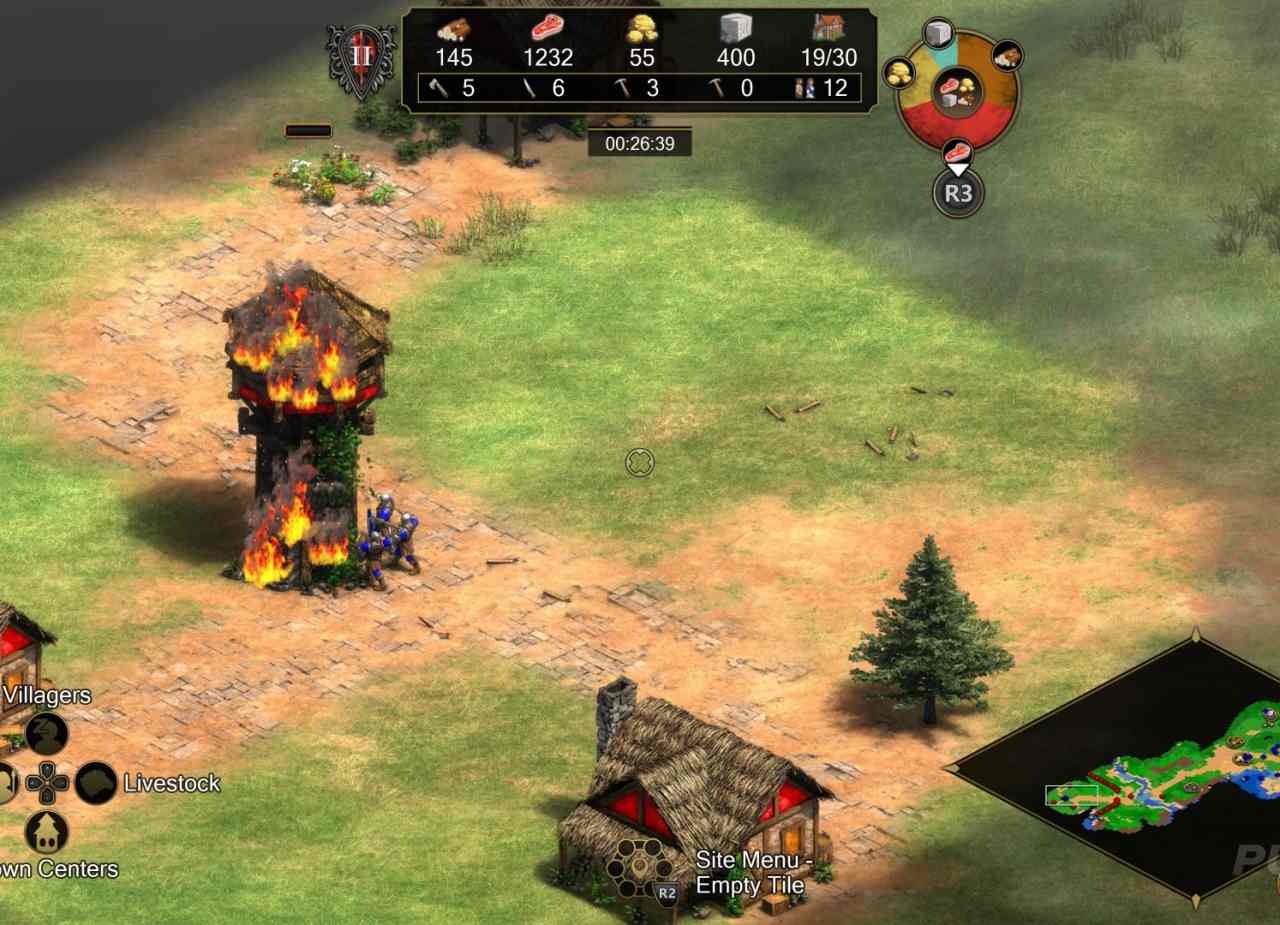Viewport: 1280px width, 925px height.
Task: Select the idle Villagers shortcut icon
Action: [x=46, y=734]
